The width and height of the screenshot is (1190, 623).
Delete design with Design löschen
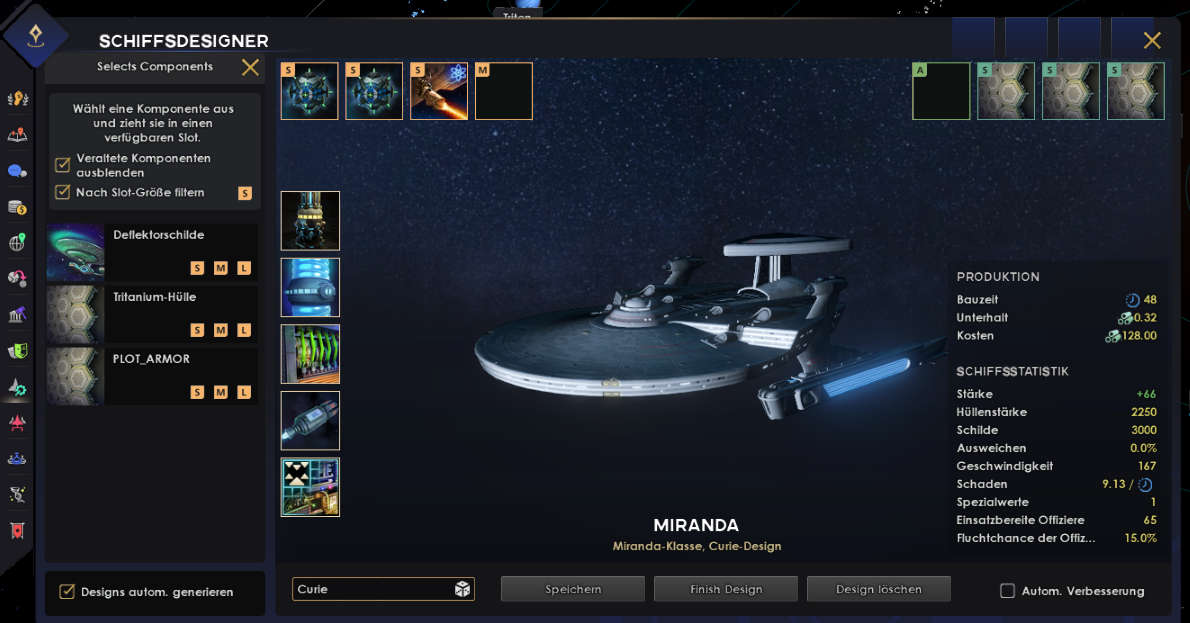(879, 589)
